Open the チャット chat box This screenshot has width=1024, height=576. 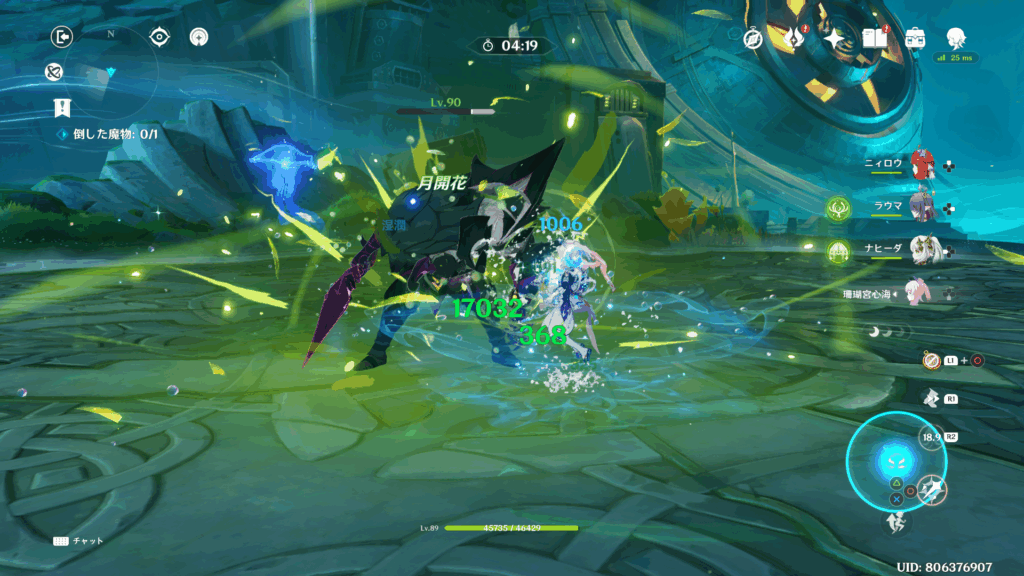[78, 541]
